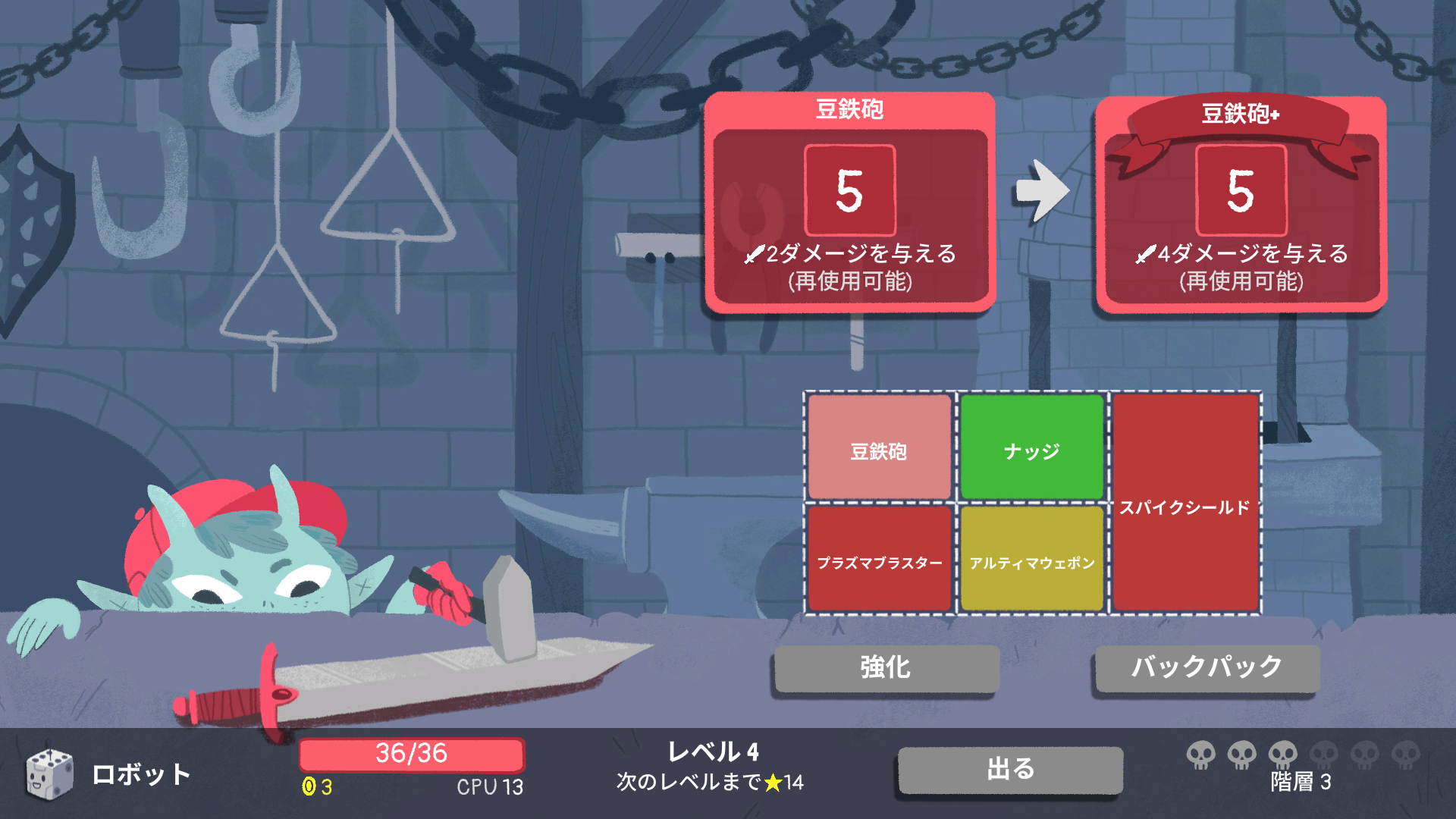Click the coin icon next to the gold count

[309, 787]
